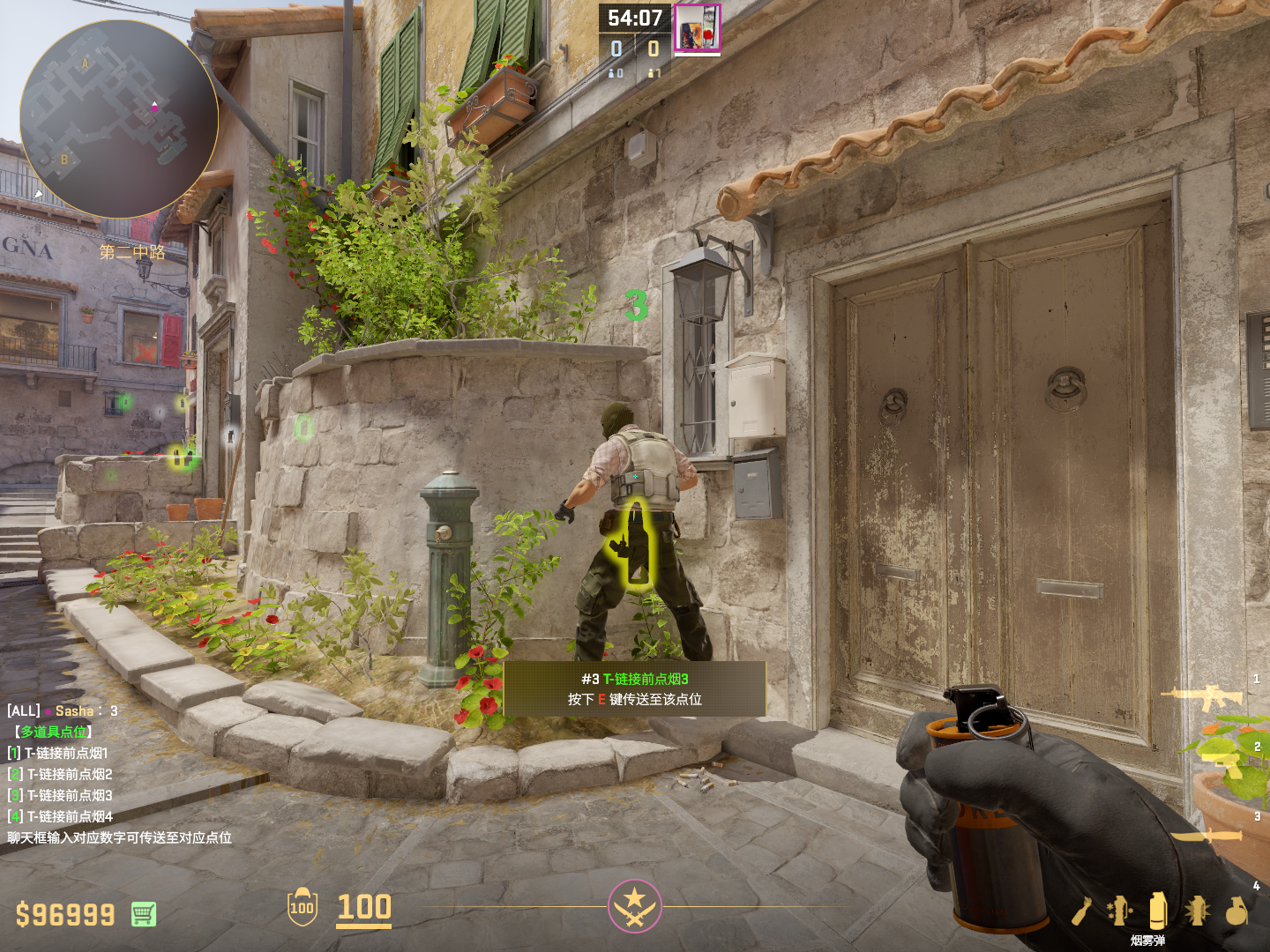The image size is (1270, 952).
Task: Select the HE grenade icon
Action: click(x=1236, y=911)
